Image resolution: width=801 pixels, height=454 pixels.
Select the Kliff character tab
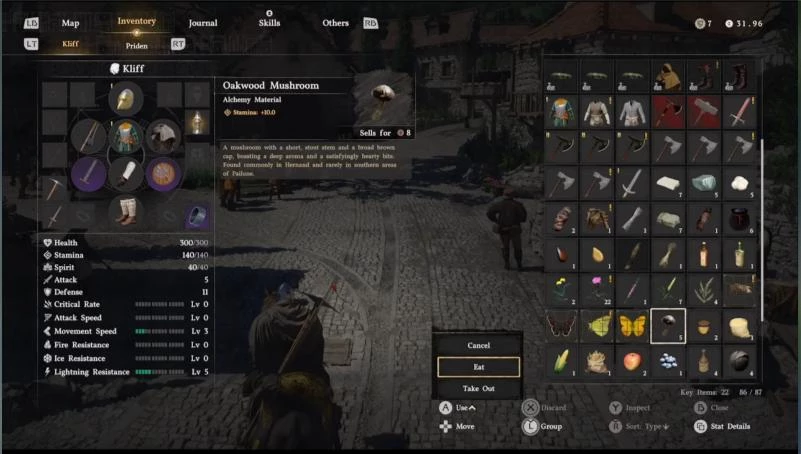click(70, 44)
